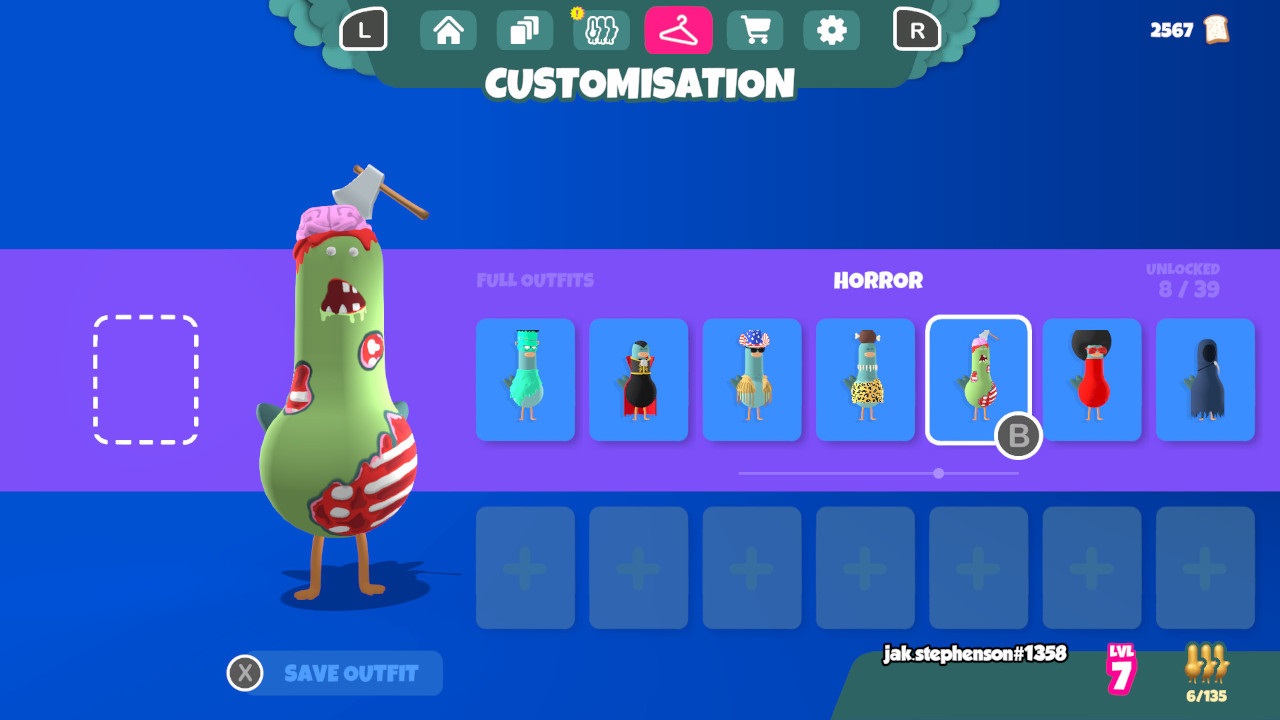Open the settings gear icon
The height and width of the screenshot is (720, 1280).
(x=831, y=30)
